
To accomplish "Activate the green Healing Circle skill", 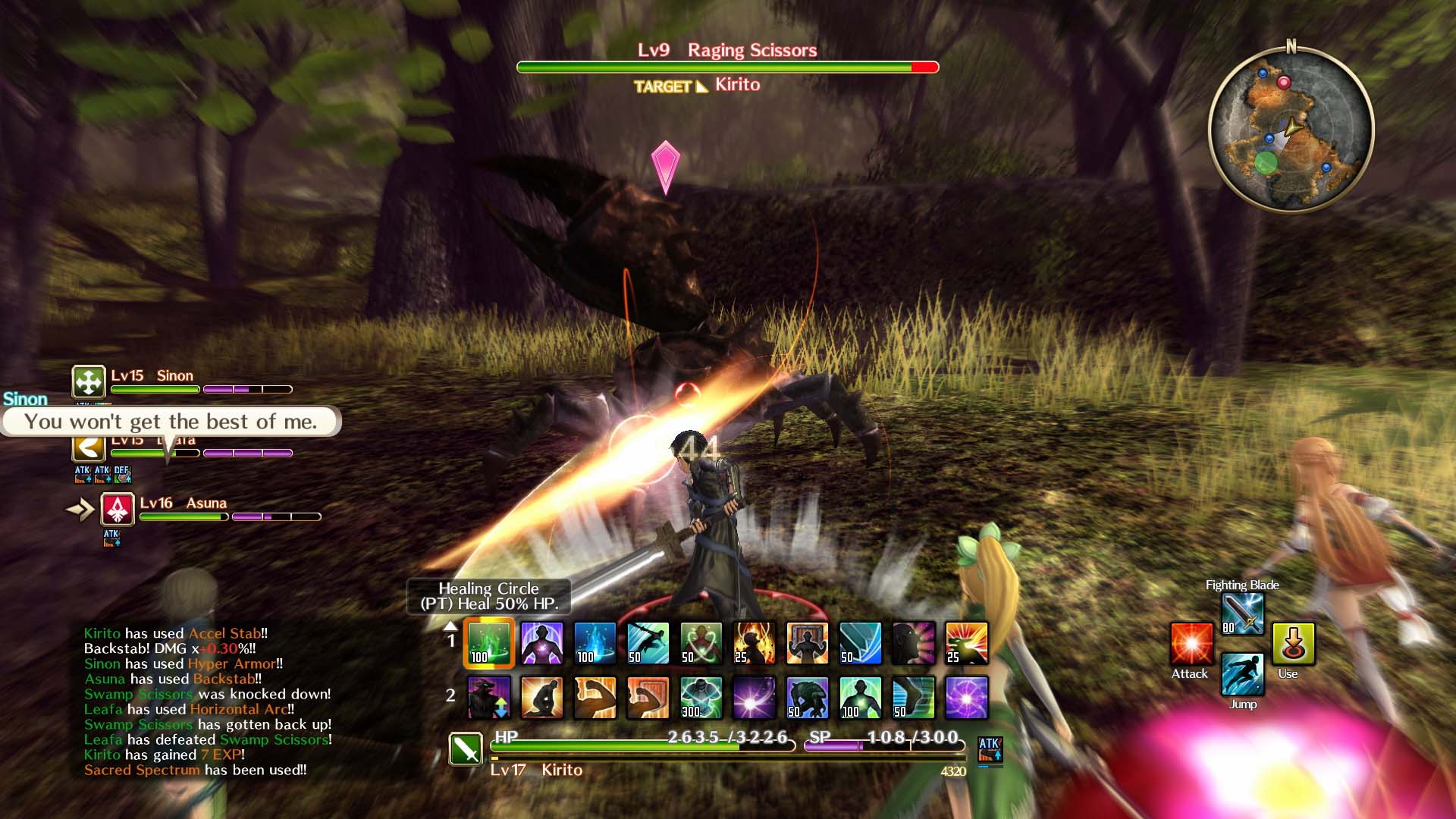I will point(489,643).
